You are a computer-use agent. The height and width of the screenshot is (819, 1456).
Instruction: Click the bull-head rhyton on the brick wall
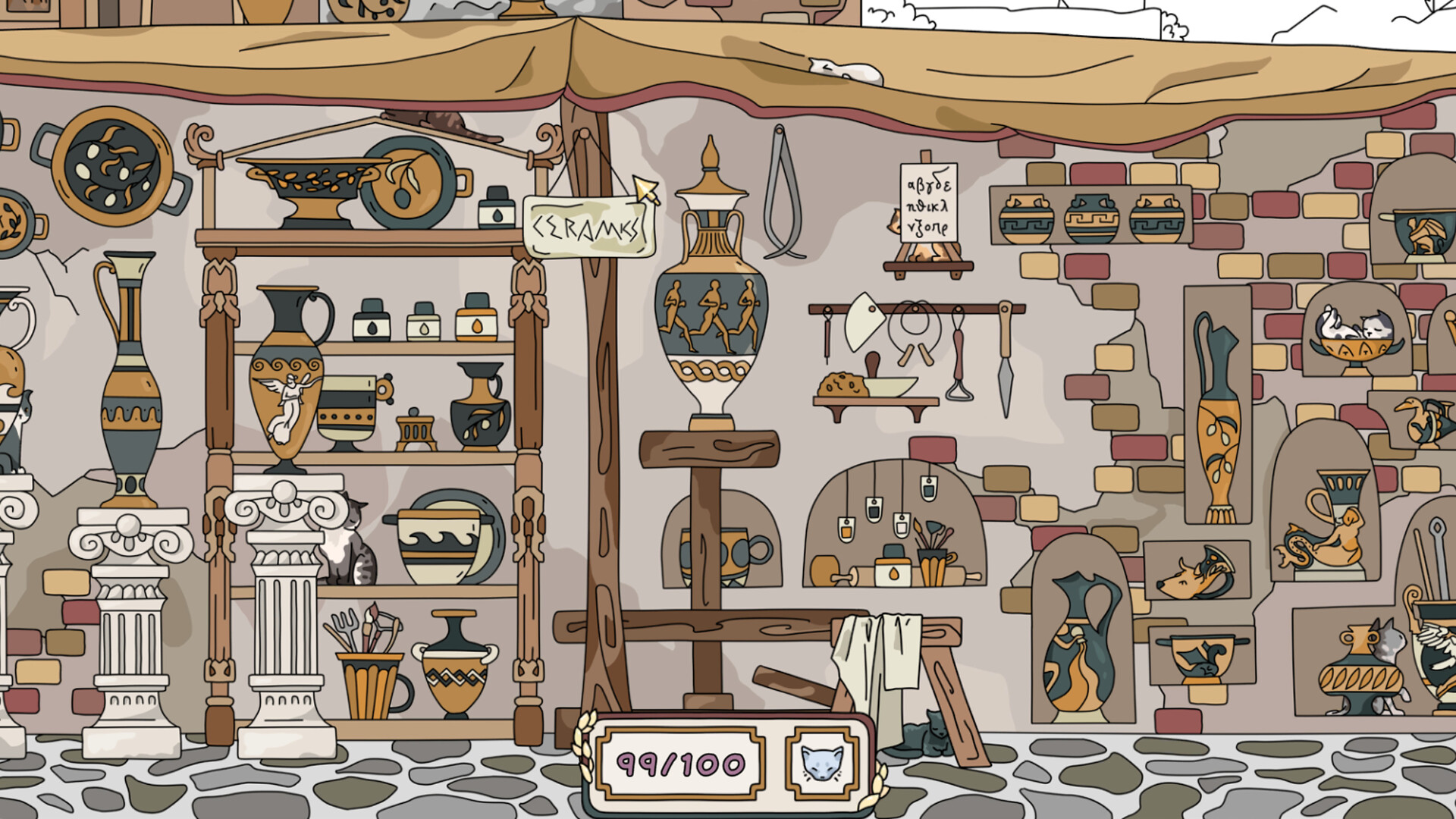[1191, 576]
